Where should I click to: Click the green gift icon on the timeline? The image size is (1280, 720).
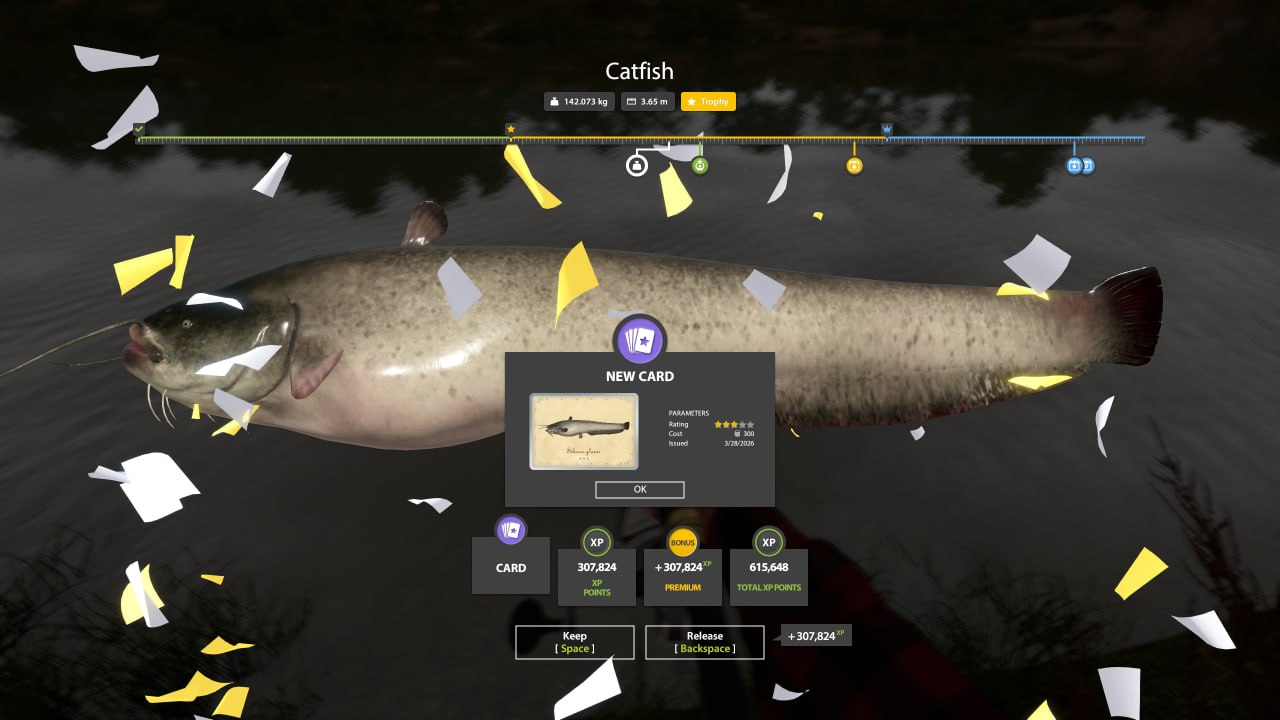(x=700, y=166)
